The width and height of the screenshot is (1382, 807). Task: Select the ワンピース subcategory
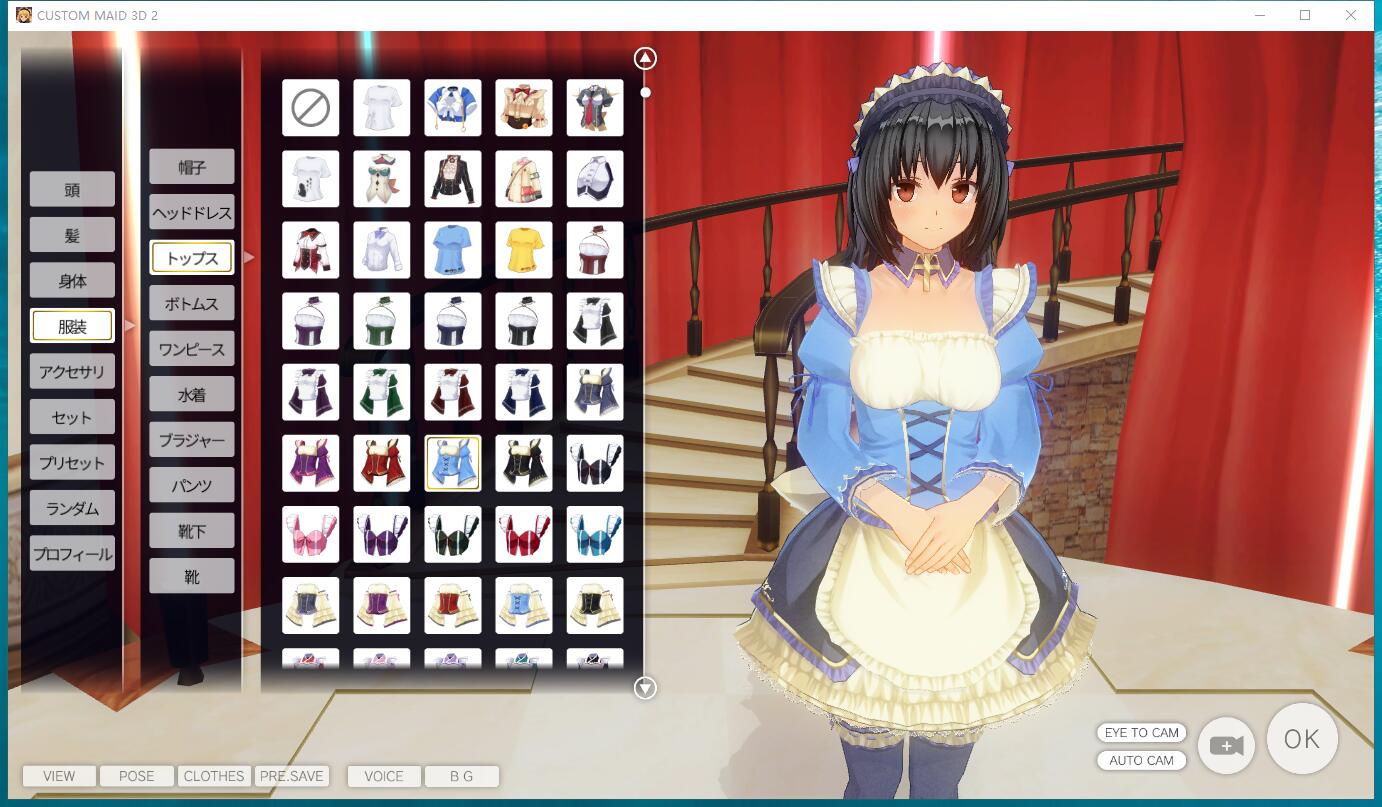pyautogui.click(x=192, y=349)
